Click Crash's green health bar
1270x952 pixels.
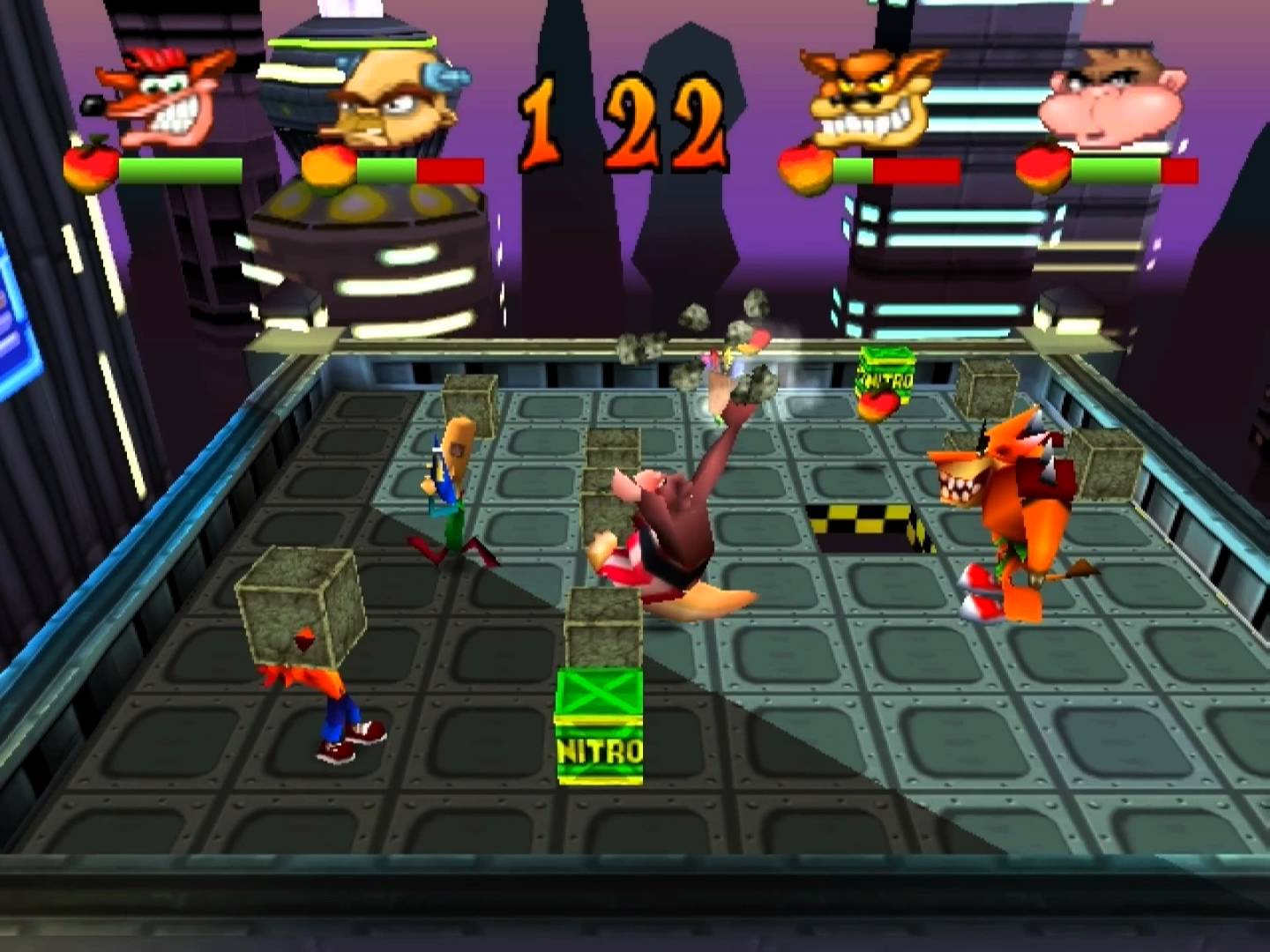click(x=181, y=167)
